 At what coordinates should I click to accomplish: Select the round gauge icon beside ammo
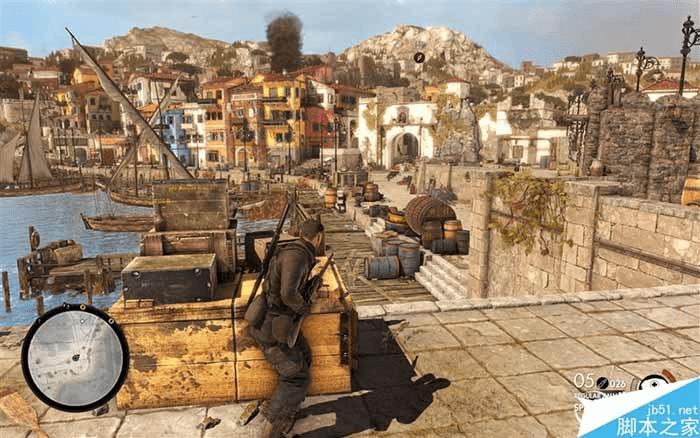(x=655, y=383)
